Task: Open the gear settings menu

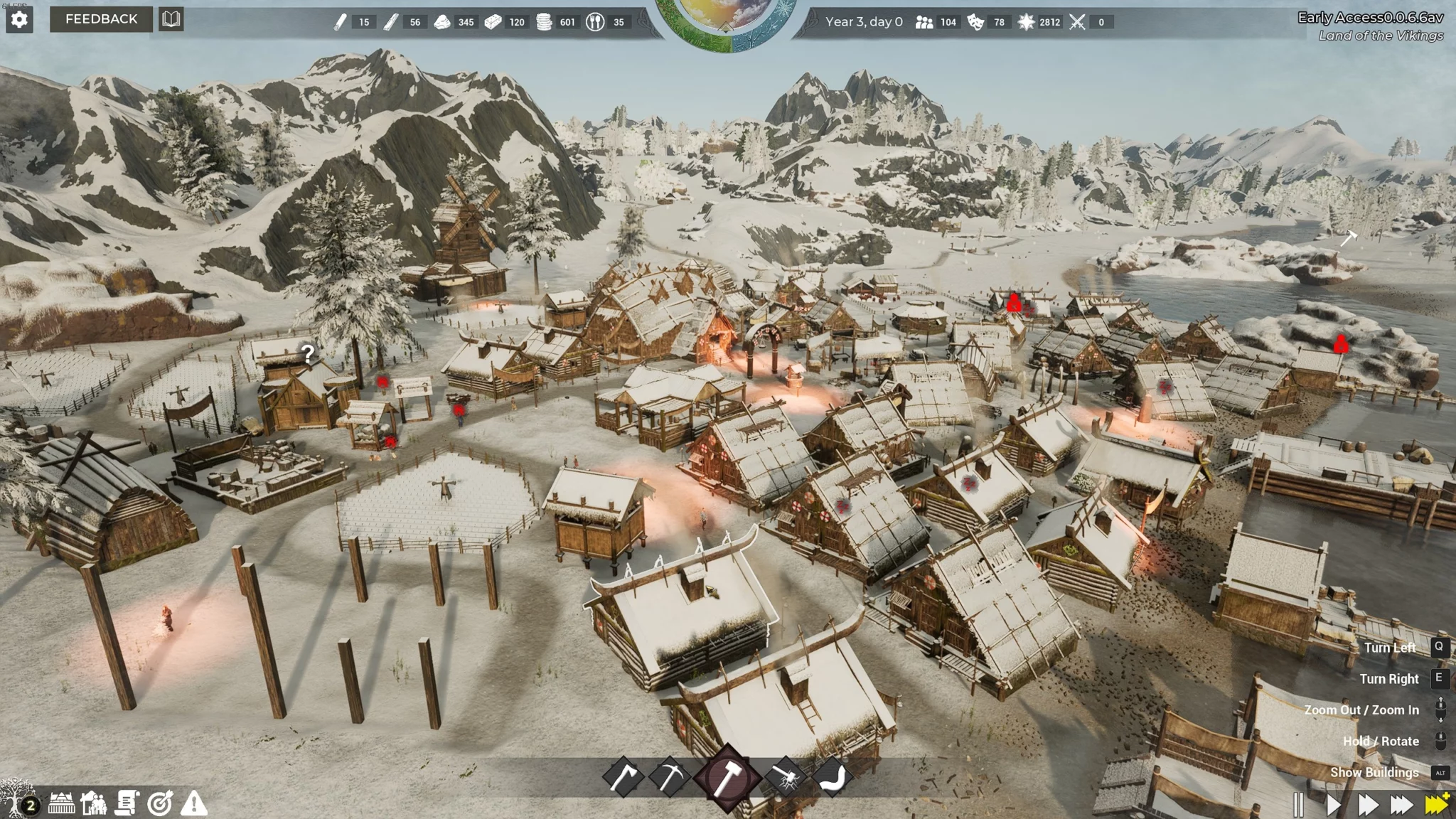Action: point(19,19)
